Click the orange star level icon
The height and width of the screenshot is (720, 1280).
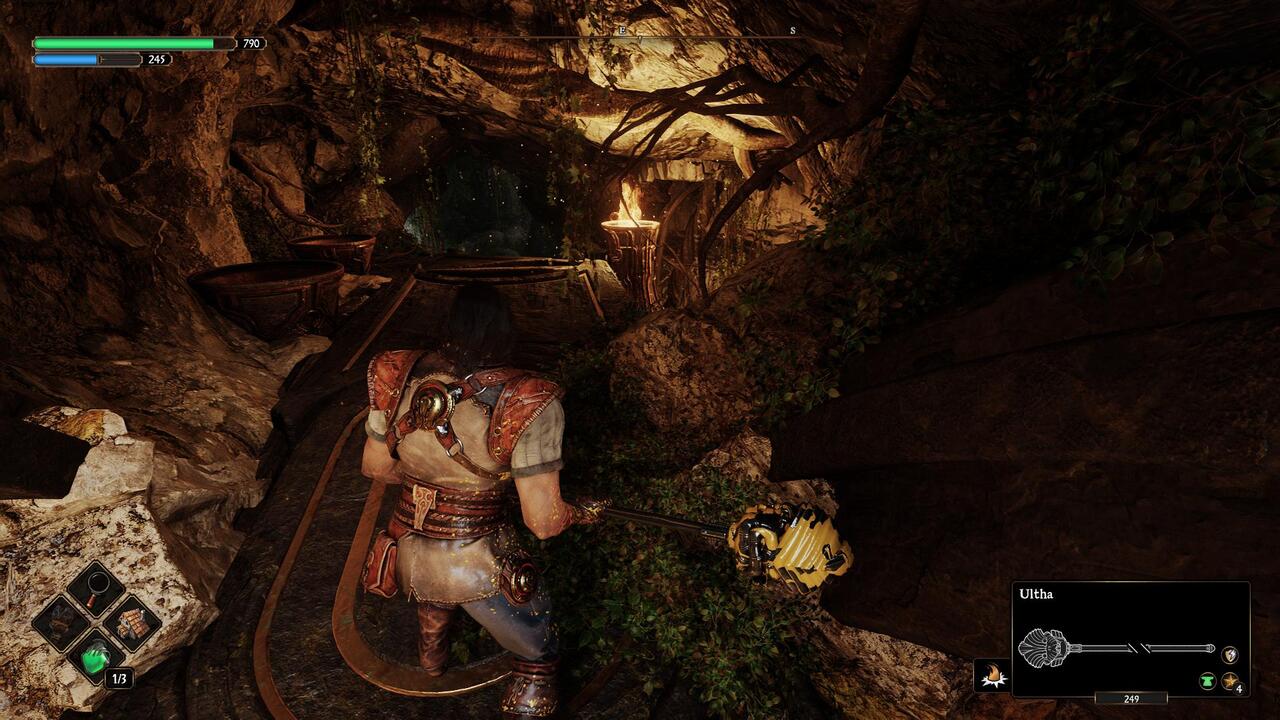(x=1230, y=681)
